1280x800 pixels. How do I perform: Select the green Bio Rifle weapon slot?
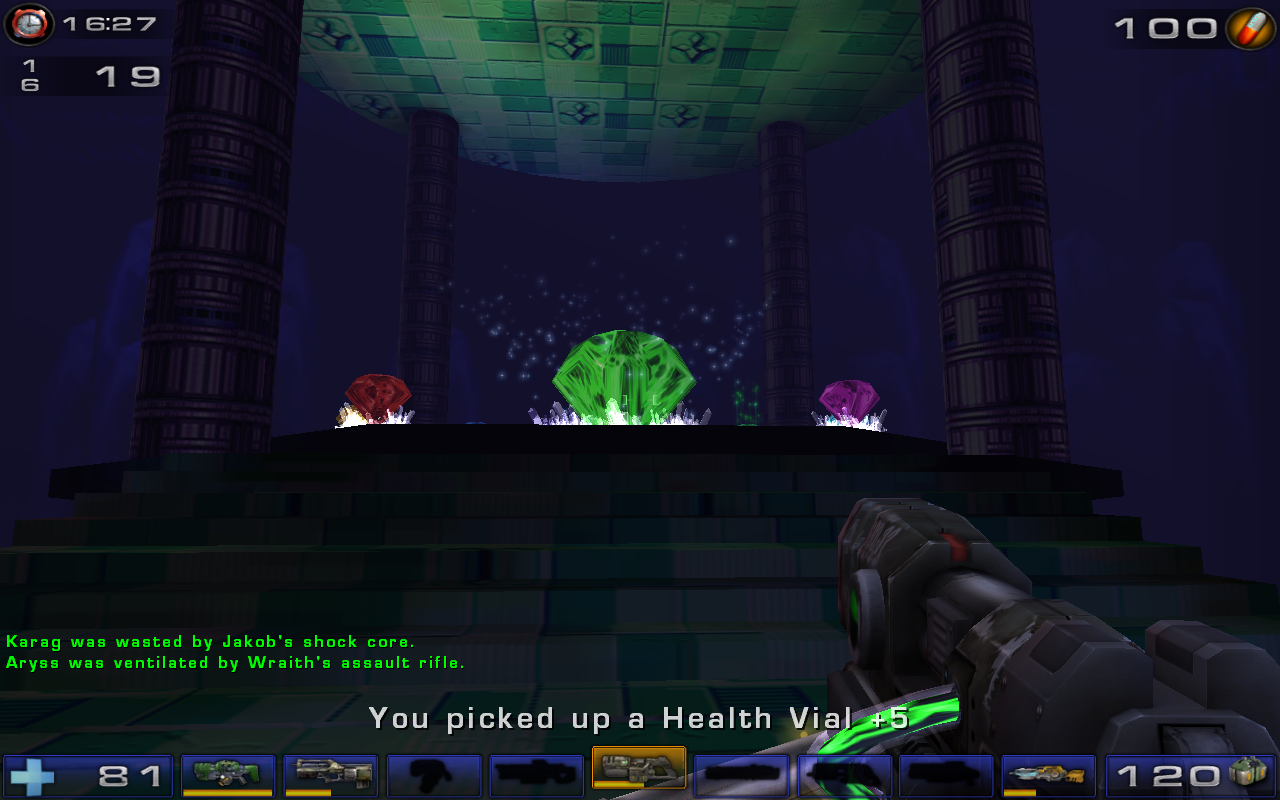click(225, 773)
